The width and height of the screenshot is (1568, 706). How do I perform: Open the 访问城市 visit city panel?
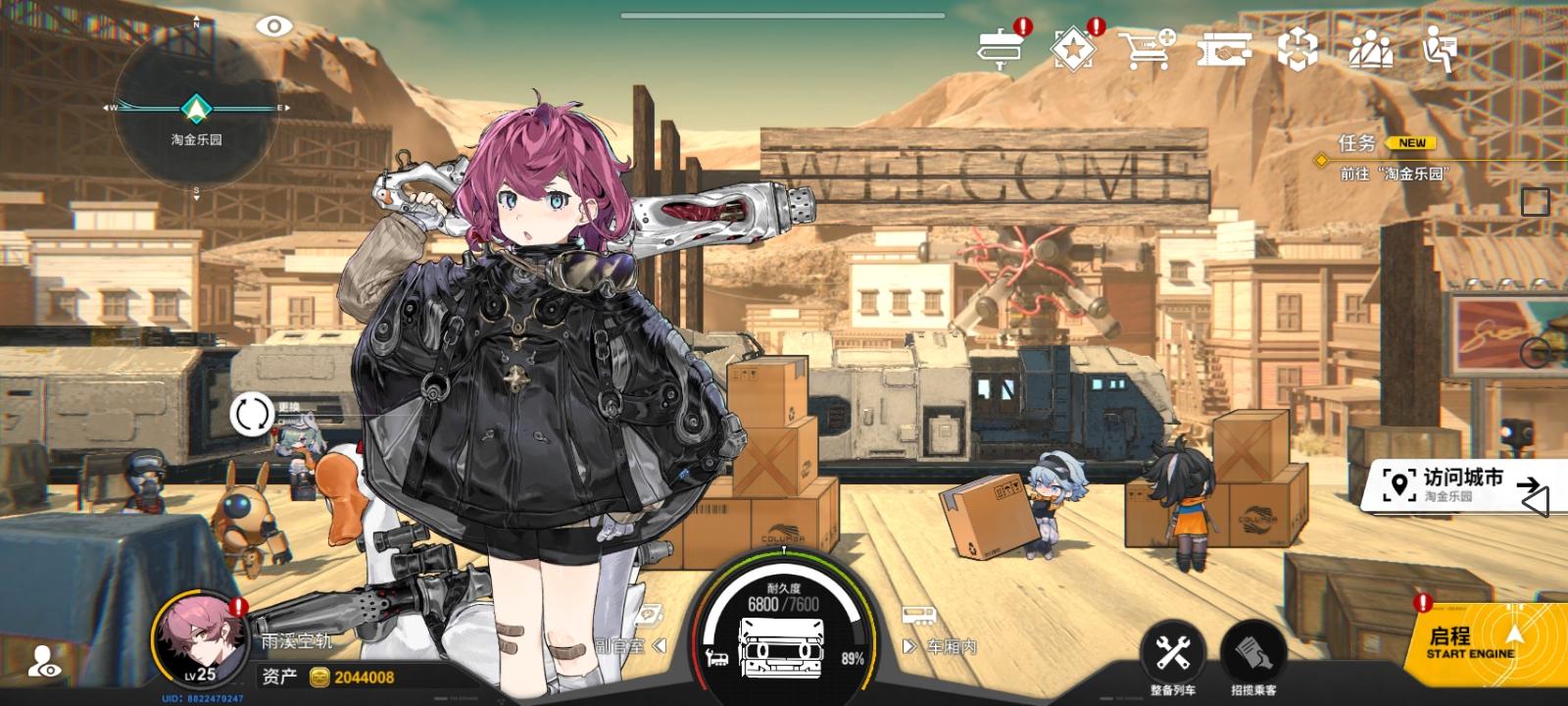1450,488
